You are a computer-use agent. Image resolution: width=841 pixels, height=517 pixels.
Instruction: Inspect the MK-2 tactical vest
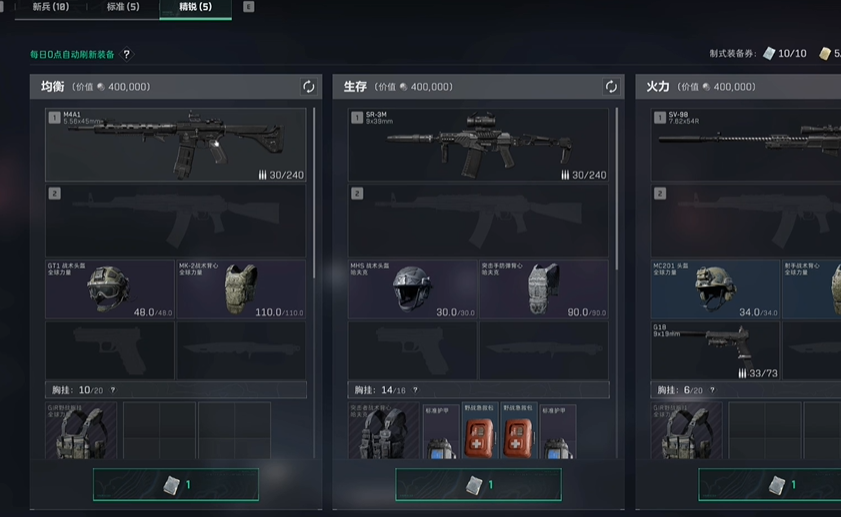point(241,289)
